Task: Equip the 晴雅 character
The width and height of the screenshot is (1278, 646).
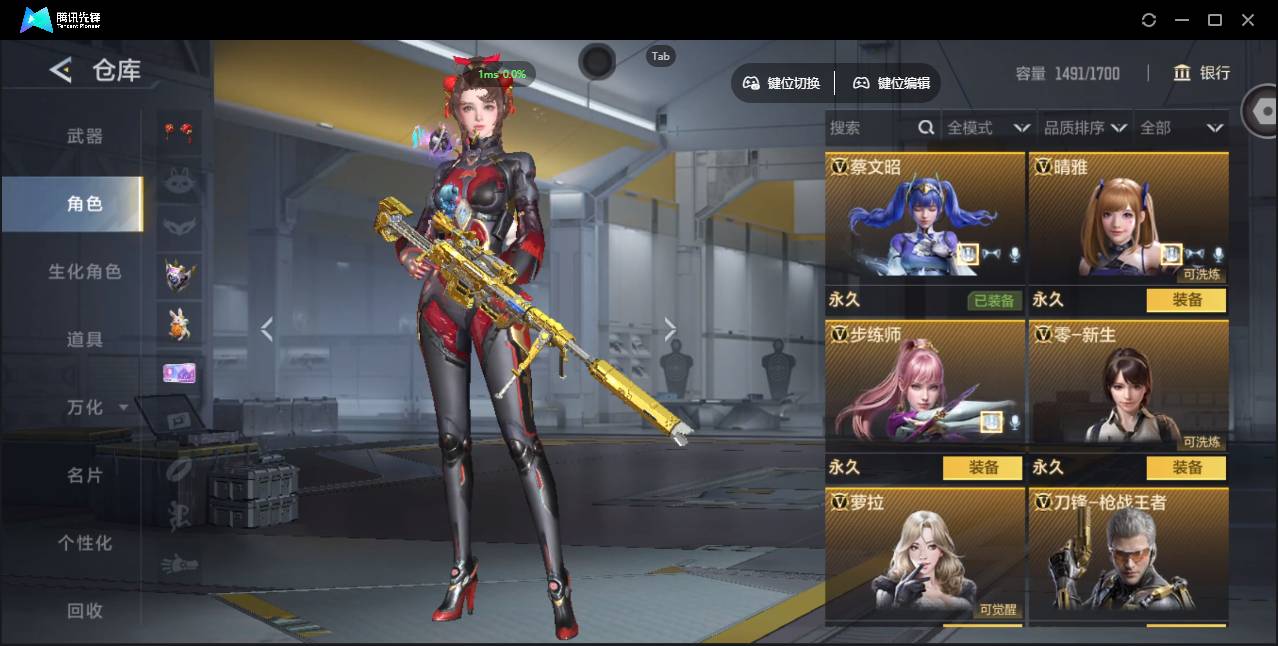Action: coord(1186,300)
